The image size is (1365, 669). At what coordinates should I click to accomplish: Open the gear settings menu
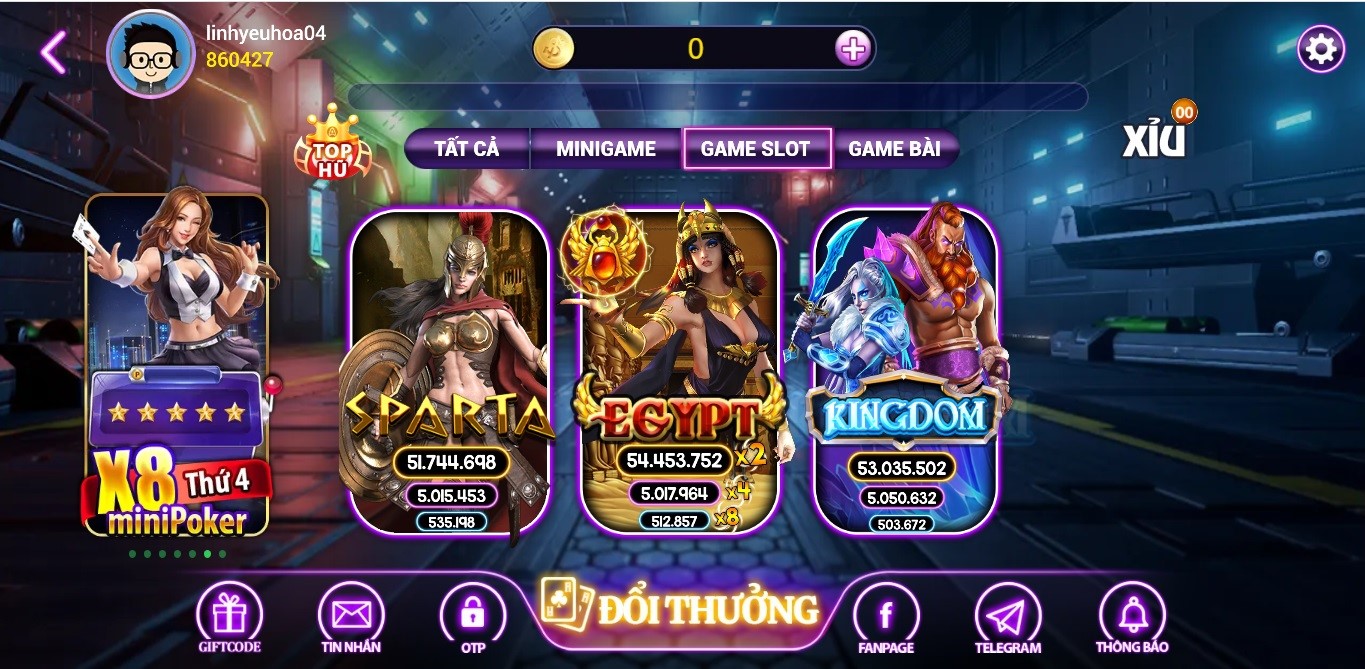(x=1320, y=49)
